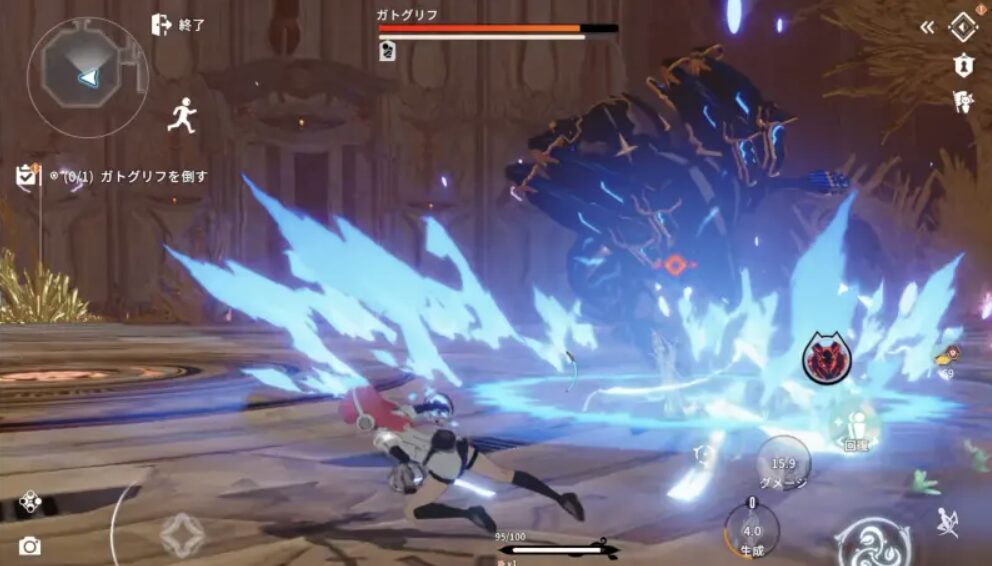Use the 回復 recovery skill
This screenshot has height=566, width=992.
[x=854, y=429]
